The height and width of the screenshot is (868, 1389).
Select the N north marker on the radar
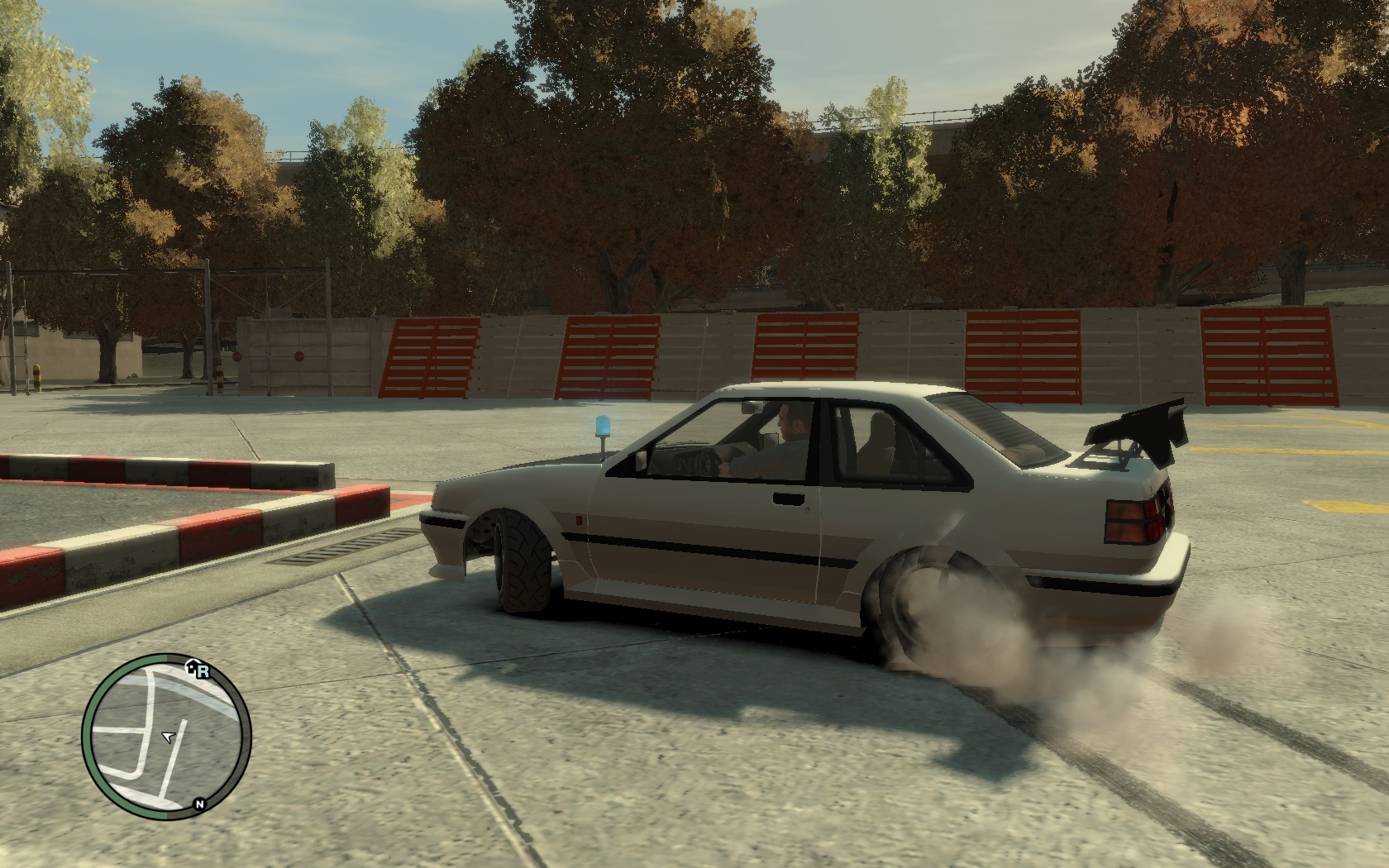click(x=199, y=804)
